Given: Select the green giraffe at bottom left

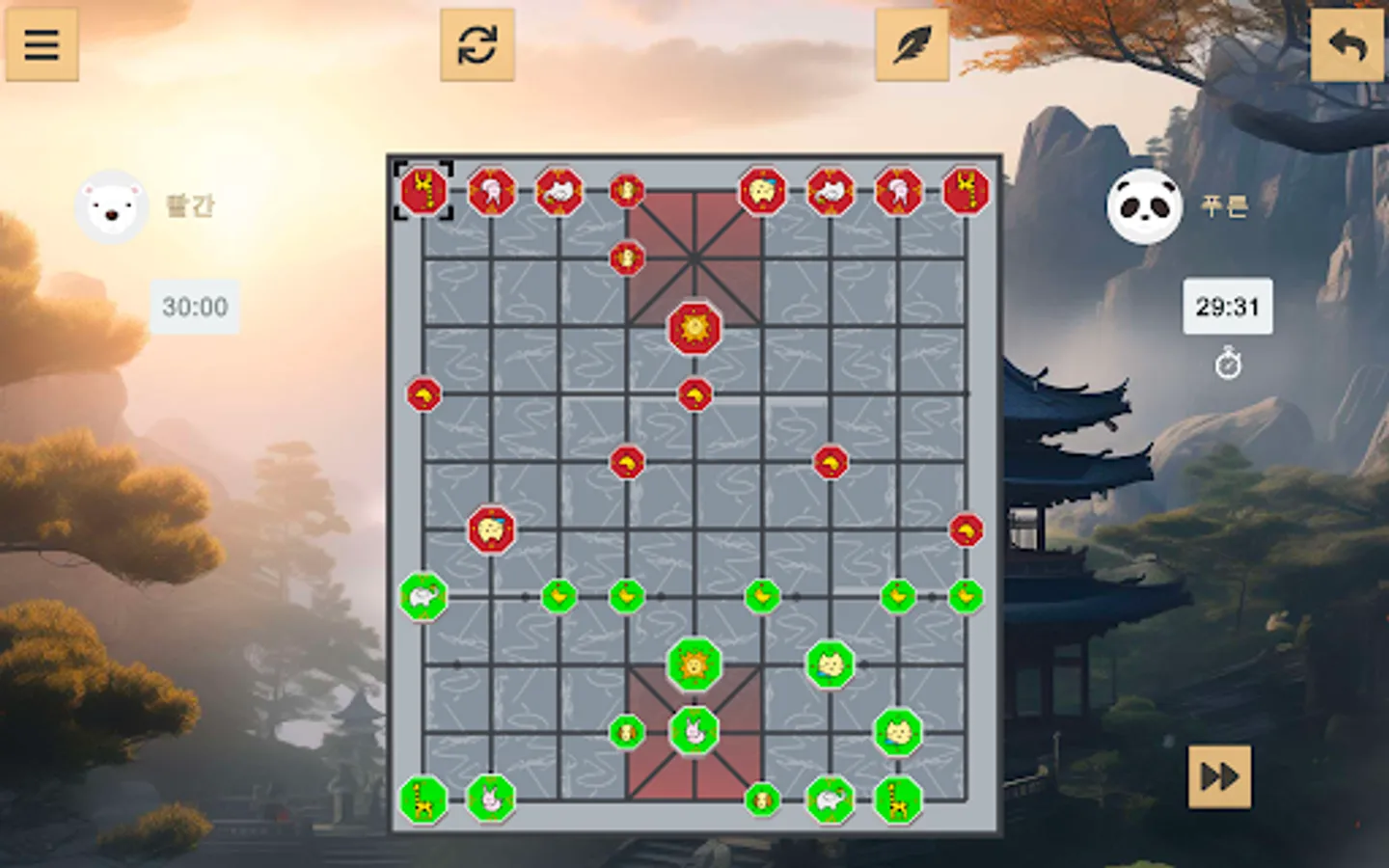Looking at the screenshot, I should coord(422,799).
